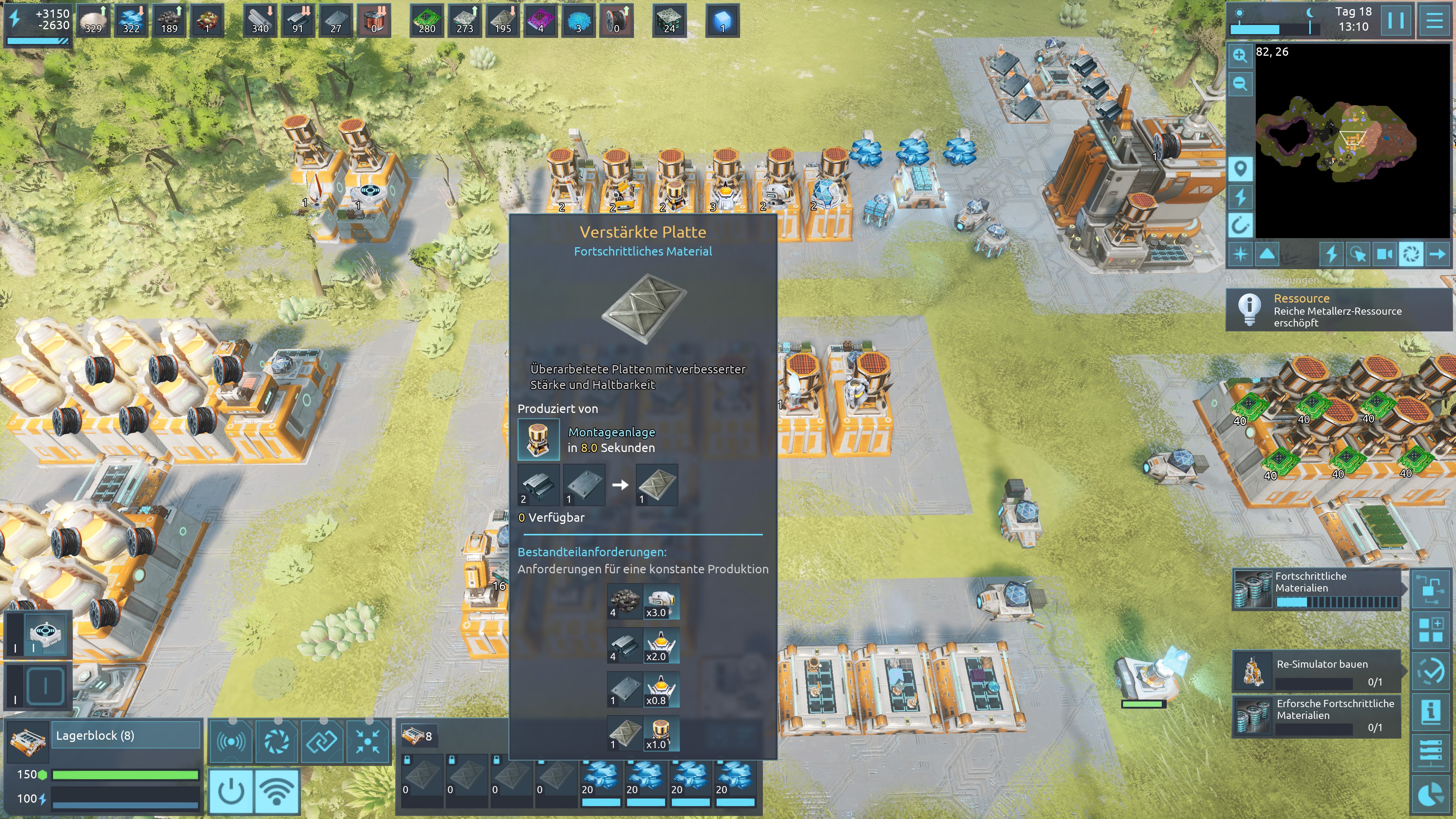Toggle the map pin marker filter
Image resolution: width=1456 pixels, height=819 pixels.
[1240, 168]
